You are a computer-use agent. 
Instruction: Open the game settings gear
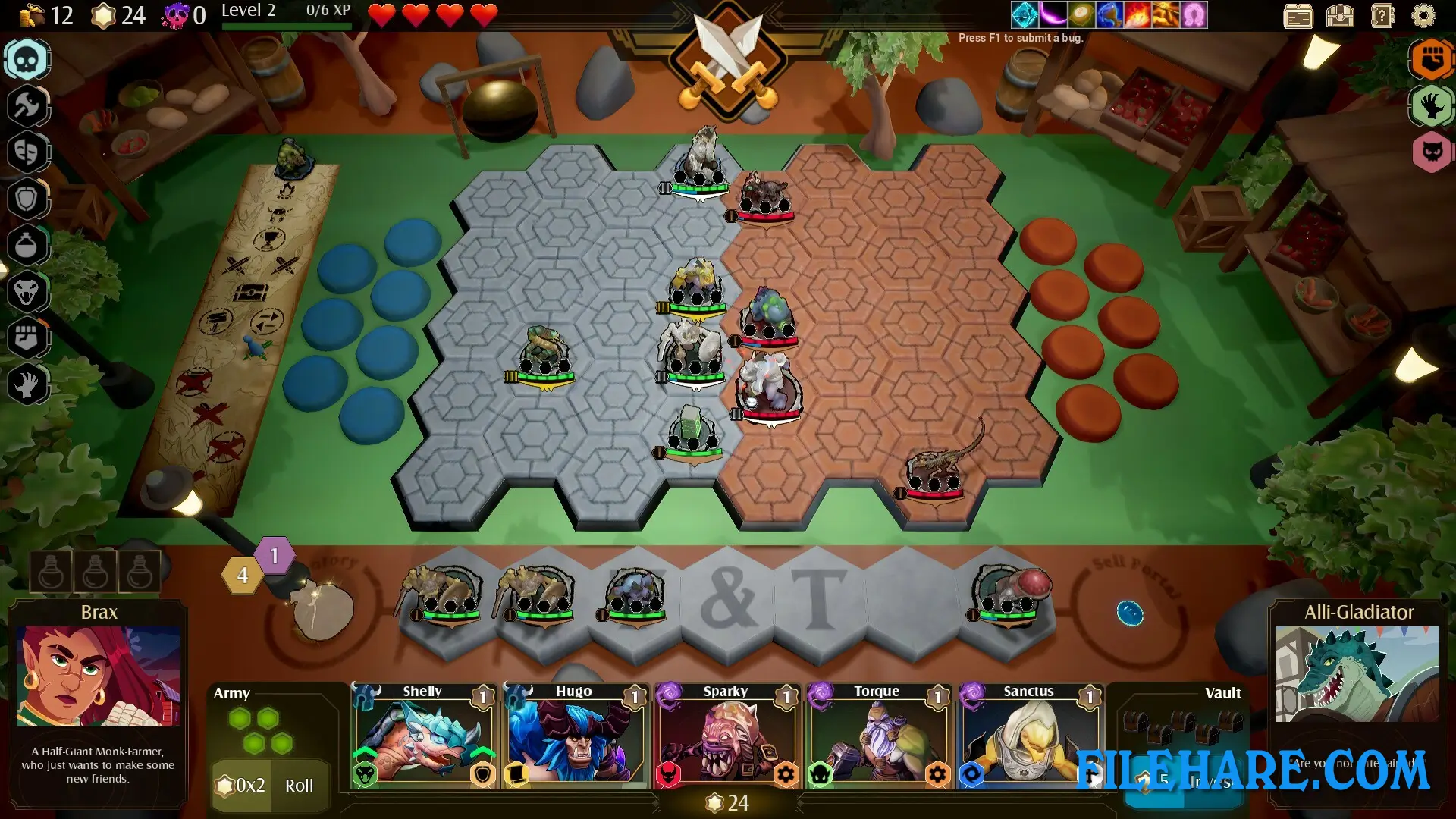(x=1423, y=15)
